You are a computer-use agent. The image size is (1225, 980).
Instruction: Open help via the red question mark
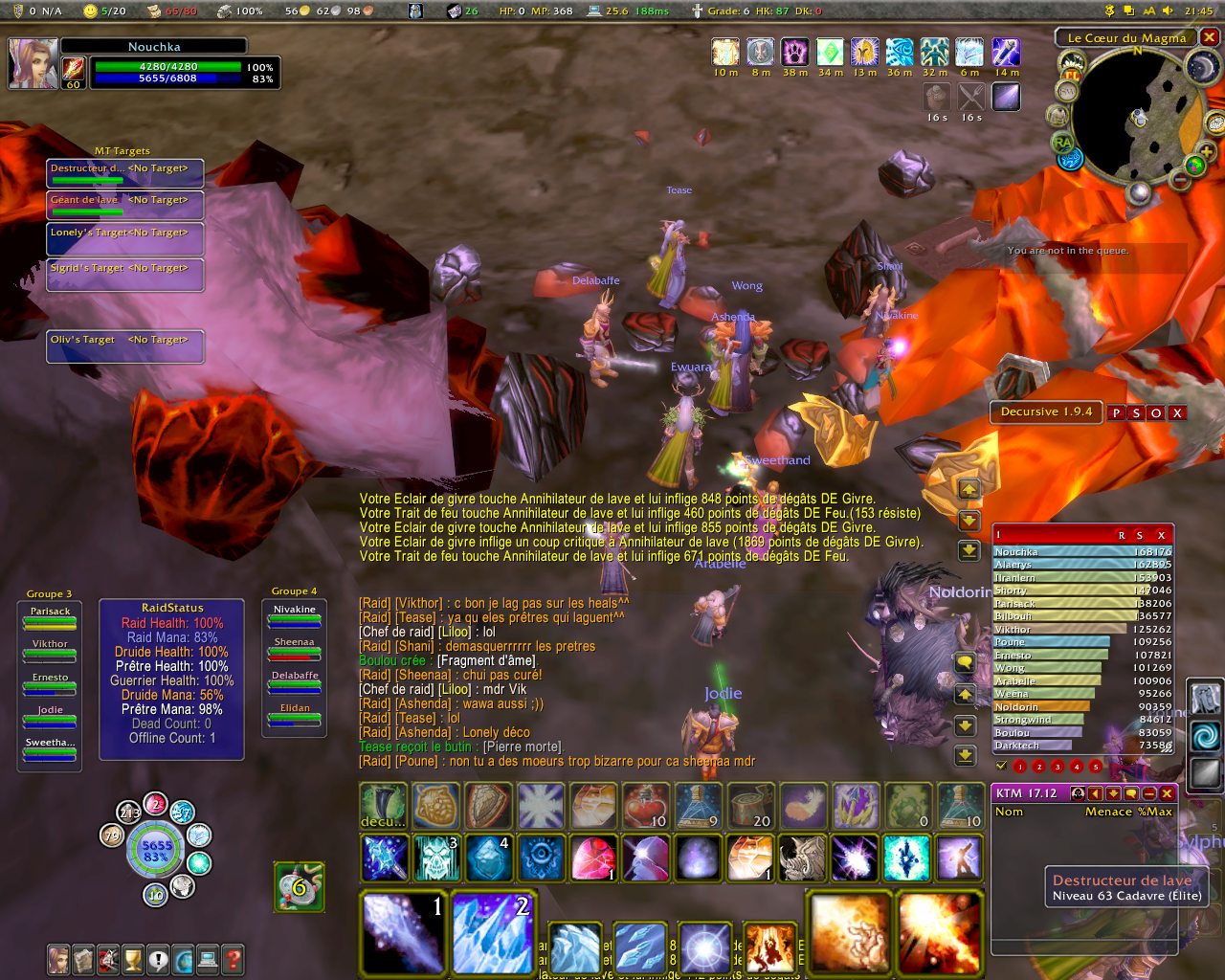pyautogui.click(x=233, y=958)
